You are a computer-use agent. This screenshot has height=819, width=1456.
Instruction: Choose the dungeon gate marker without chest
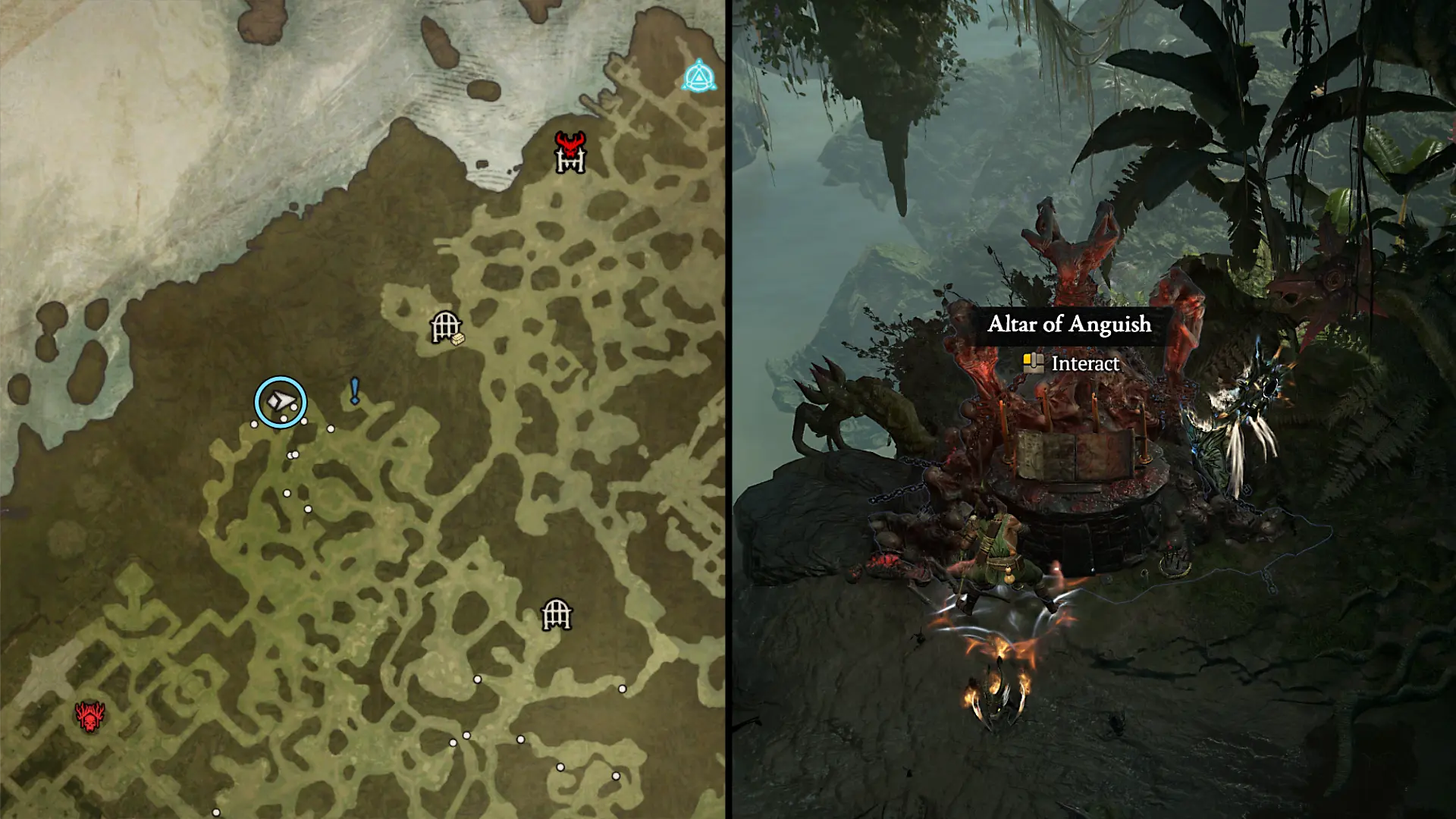[556, 614]
